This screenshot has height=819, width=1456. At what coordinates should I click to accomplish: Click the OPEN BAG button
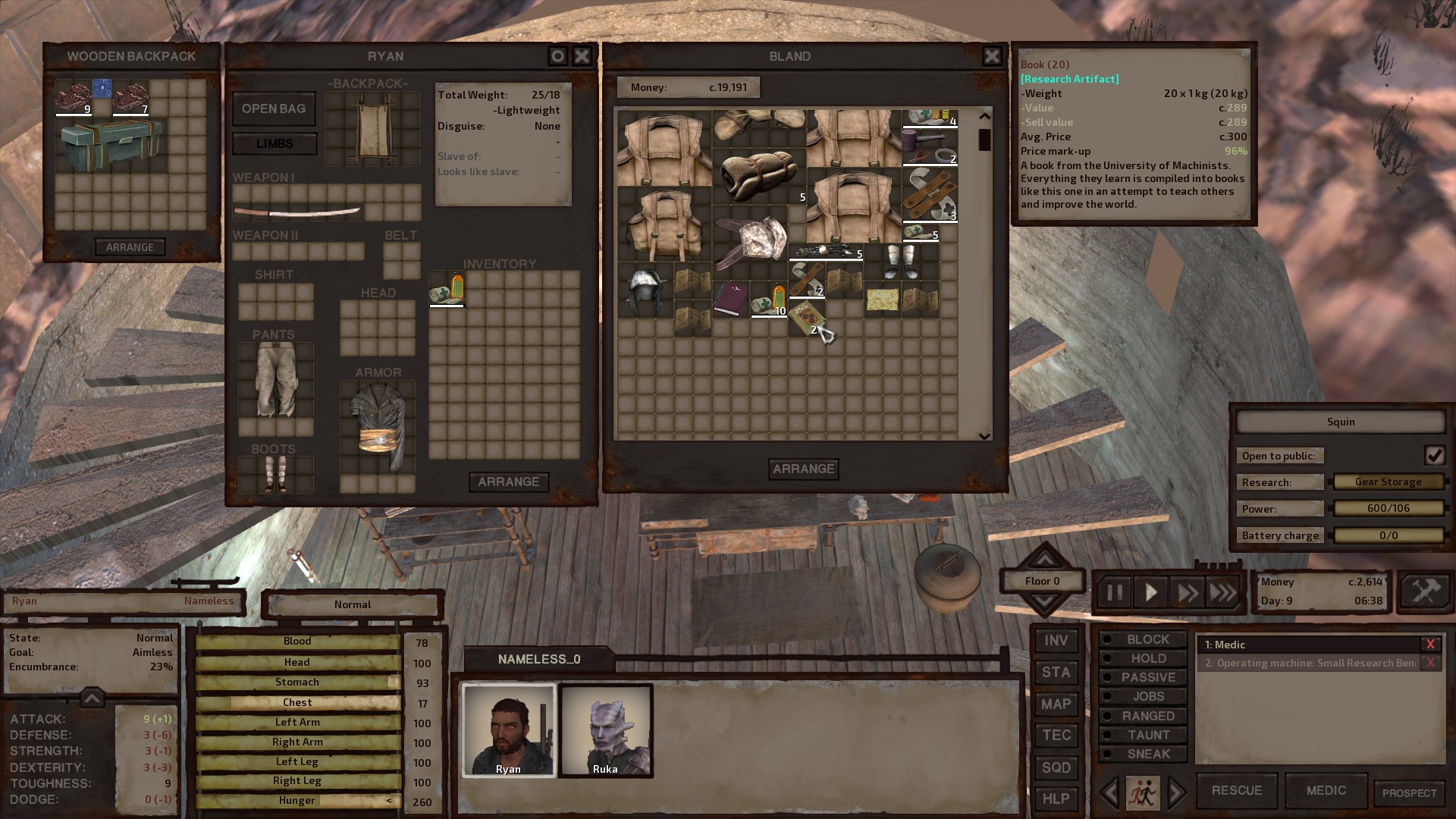[274, 108]
